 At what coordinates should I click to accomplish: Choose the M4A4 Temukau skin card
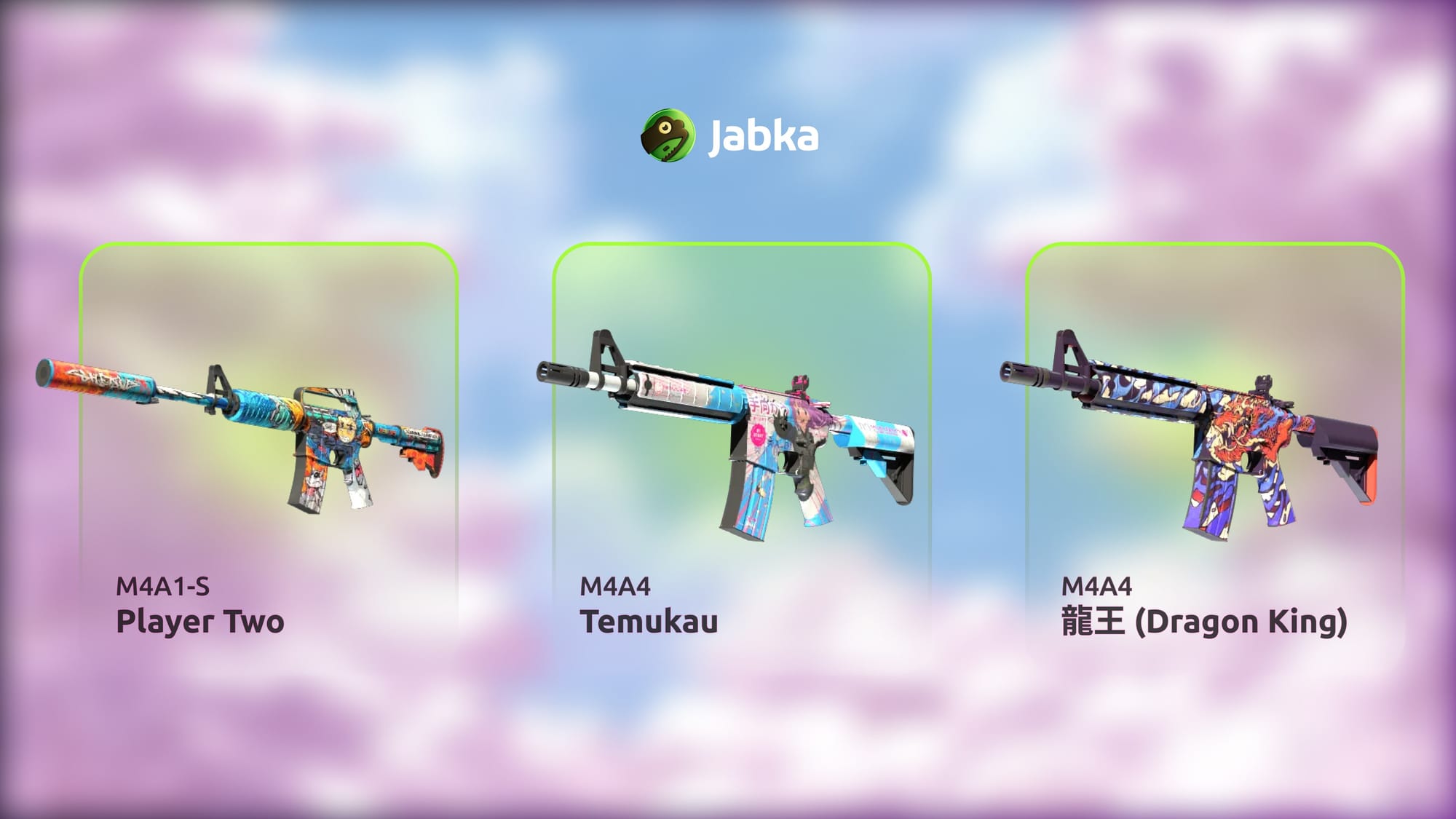click(x=741, y=444)
